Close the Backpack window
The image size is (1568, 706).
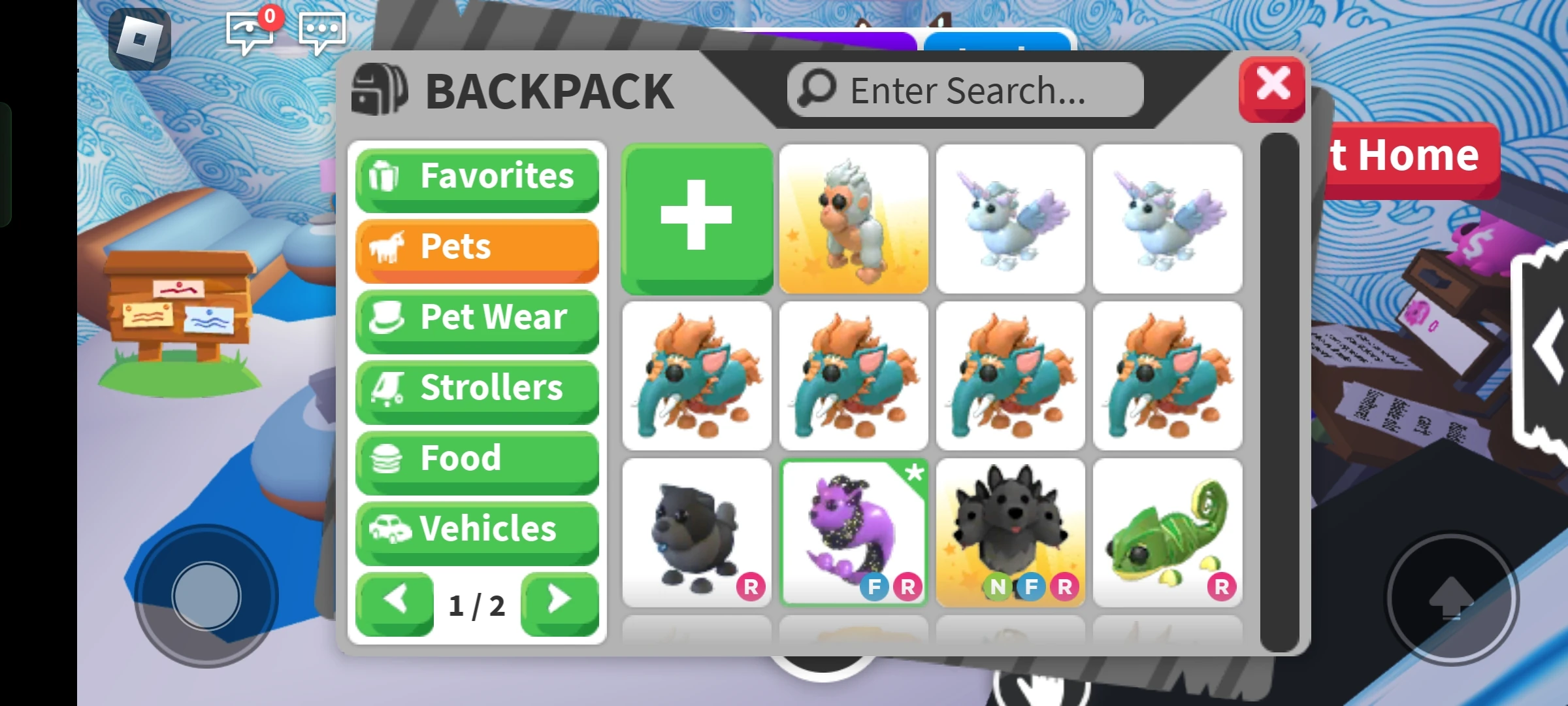coord(1272,88)
